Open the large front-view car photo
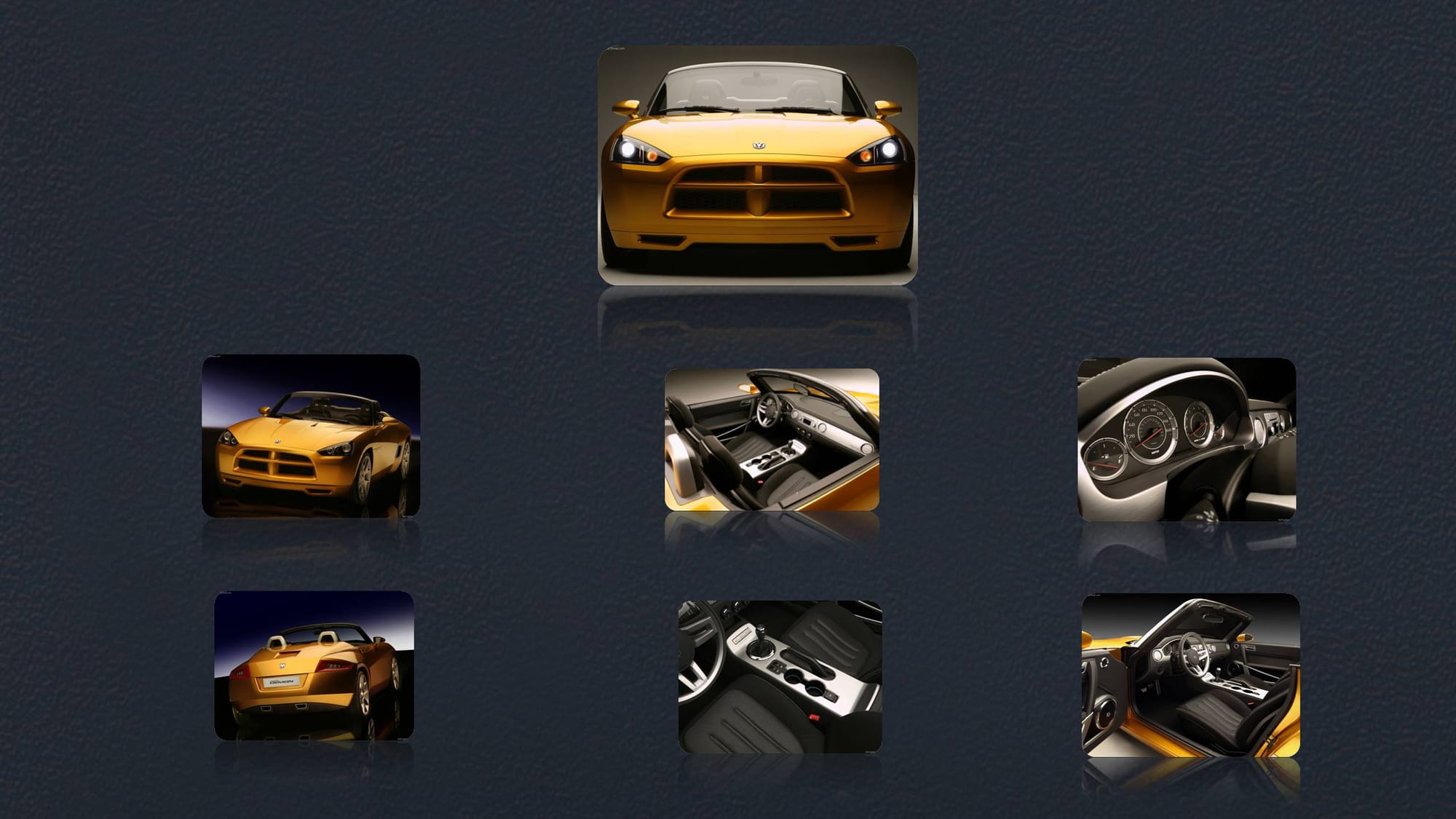Screen dimensions: 1456x819 coord(757,165)
